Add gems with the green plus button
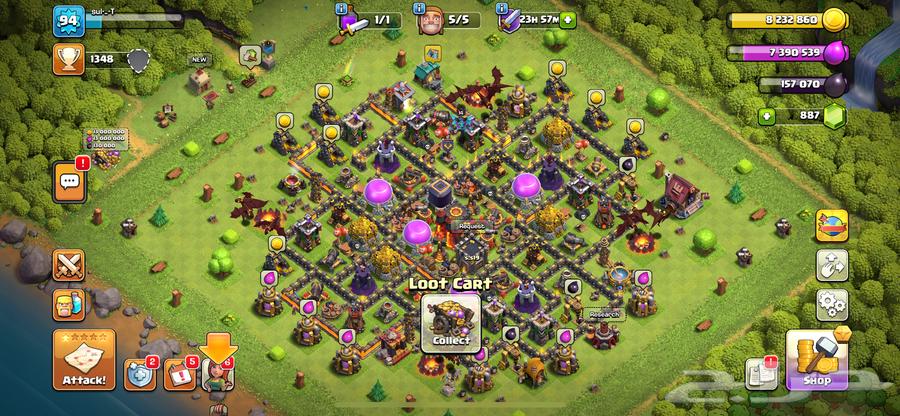 tap(767, 116)
